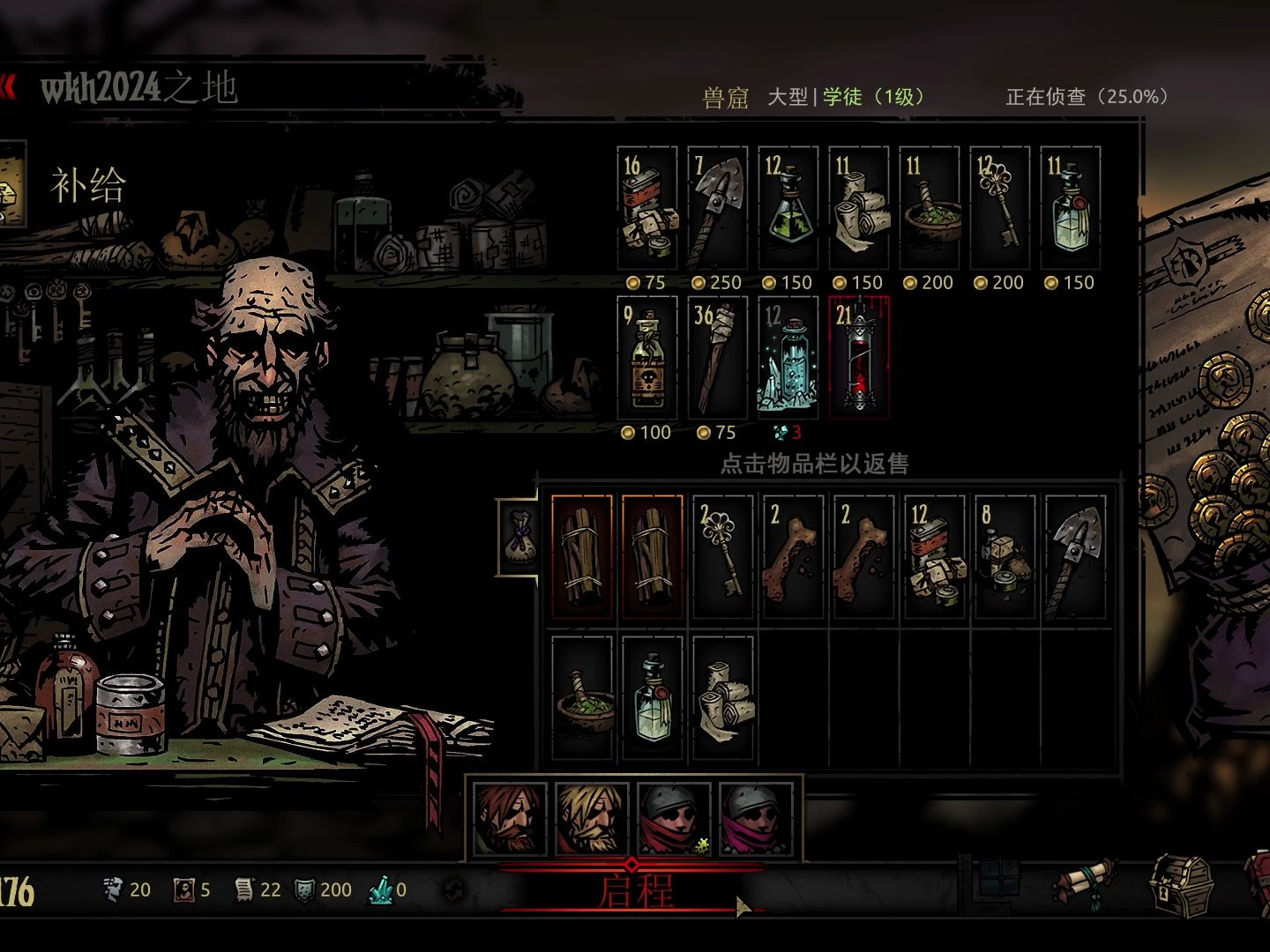Purchase a skeleton key from the shop
Viewport: 1270px width, 952px height.
tap(1000, 209)
